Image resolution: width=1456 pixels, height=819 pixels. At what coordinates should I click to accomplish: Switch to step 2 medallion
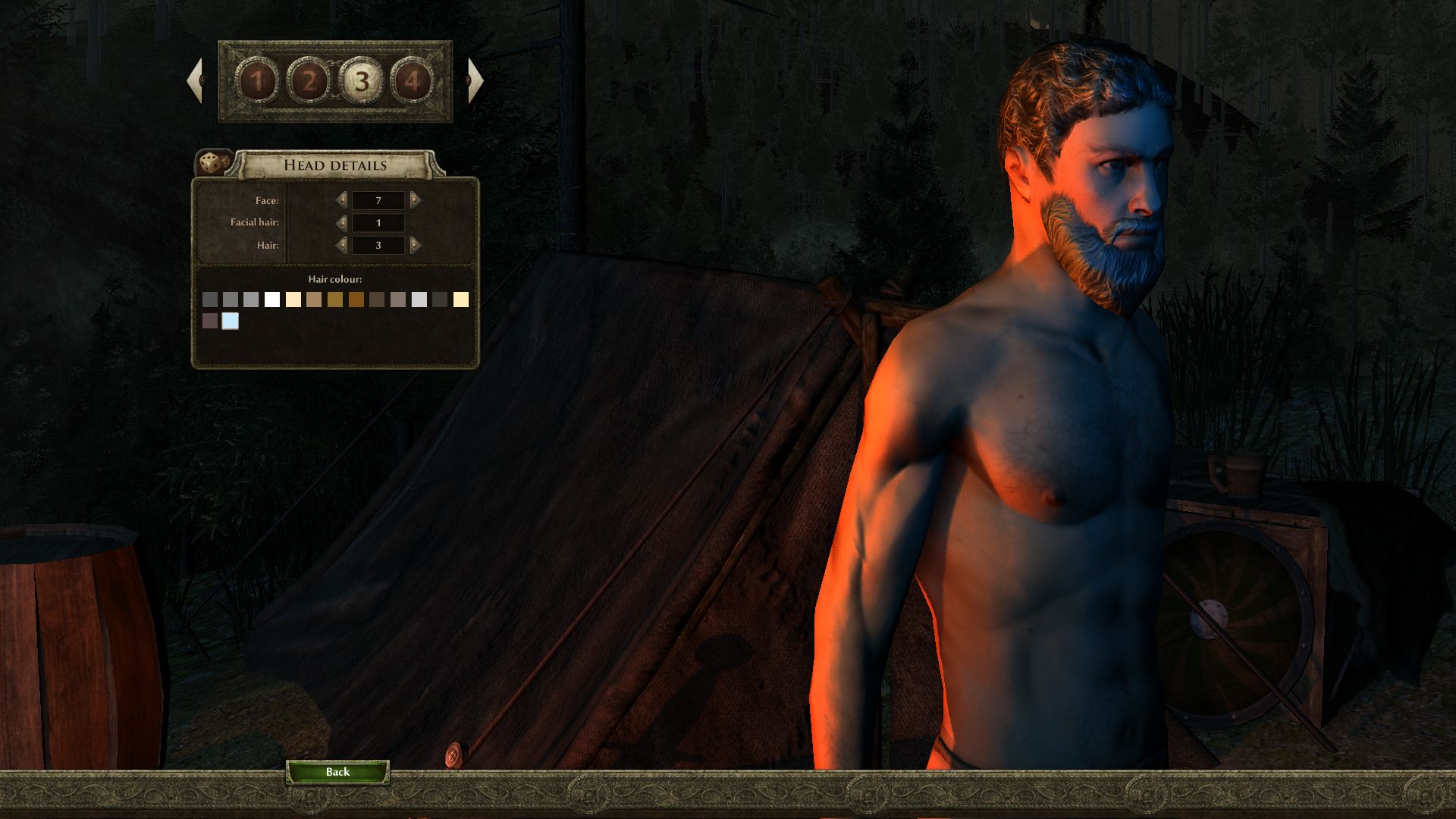click(x=309, y=81)
